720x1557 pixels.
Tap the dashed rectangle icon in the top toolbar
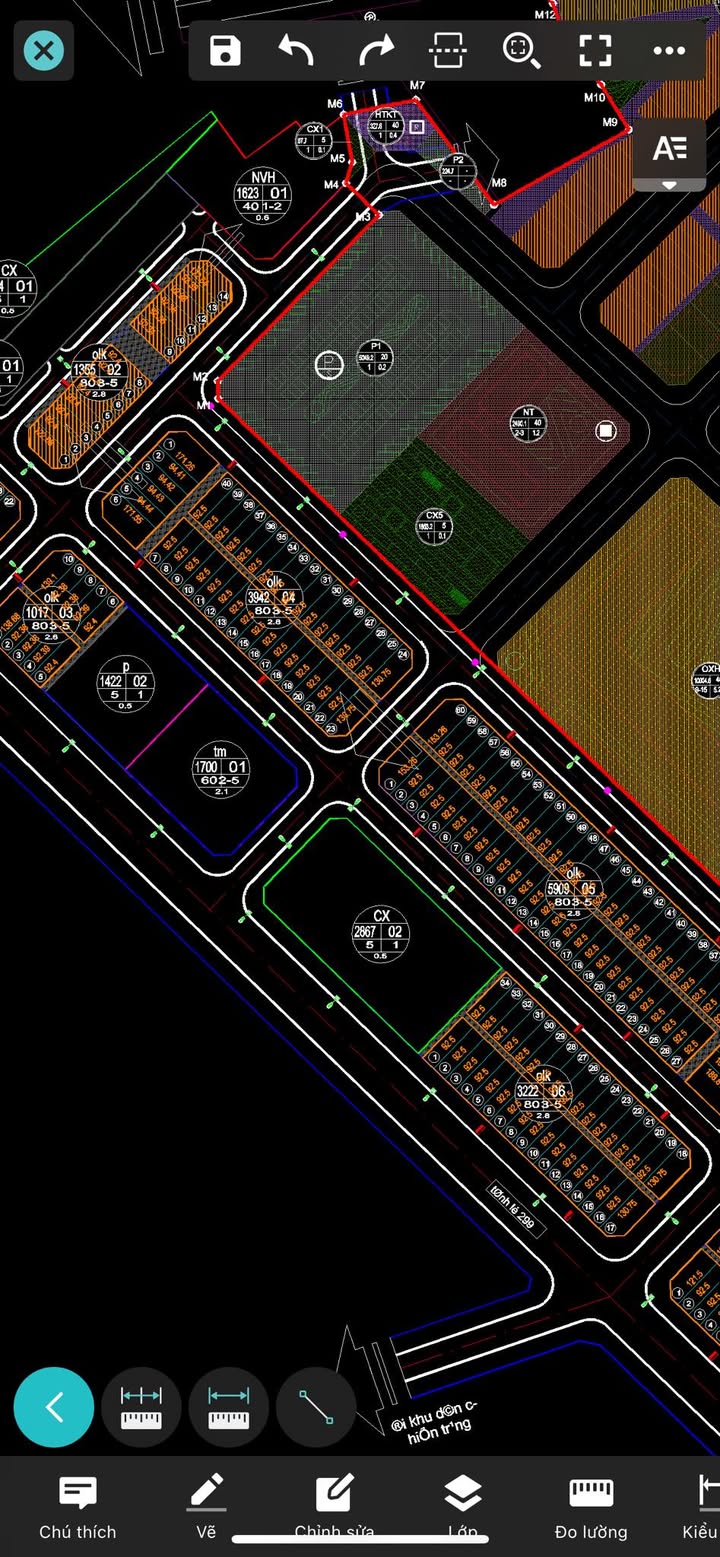[446, 51]
